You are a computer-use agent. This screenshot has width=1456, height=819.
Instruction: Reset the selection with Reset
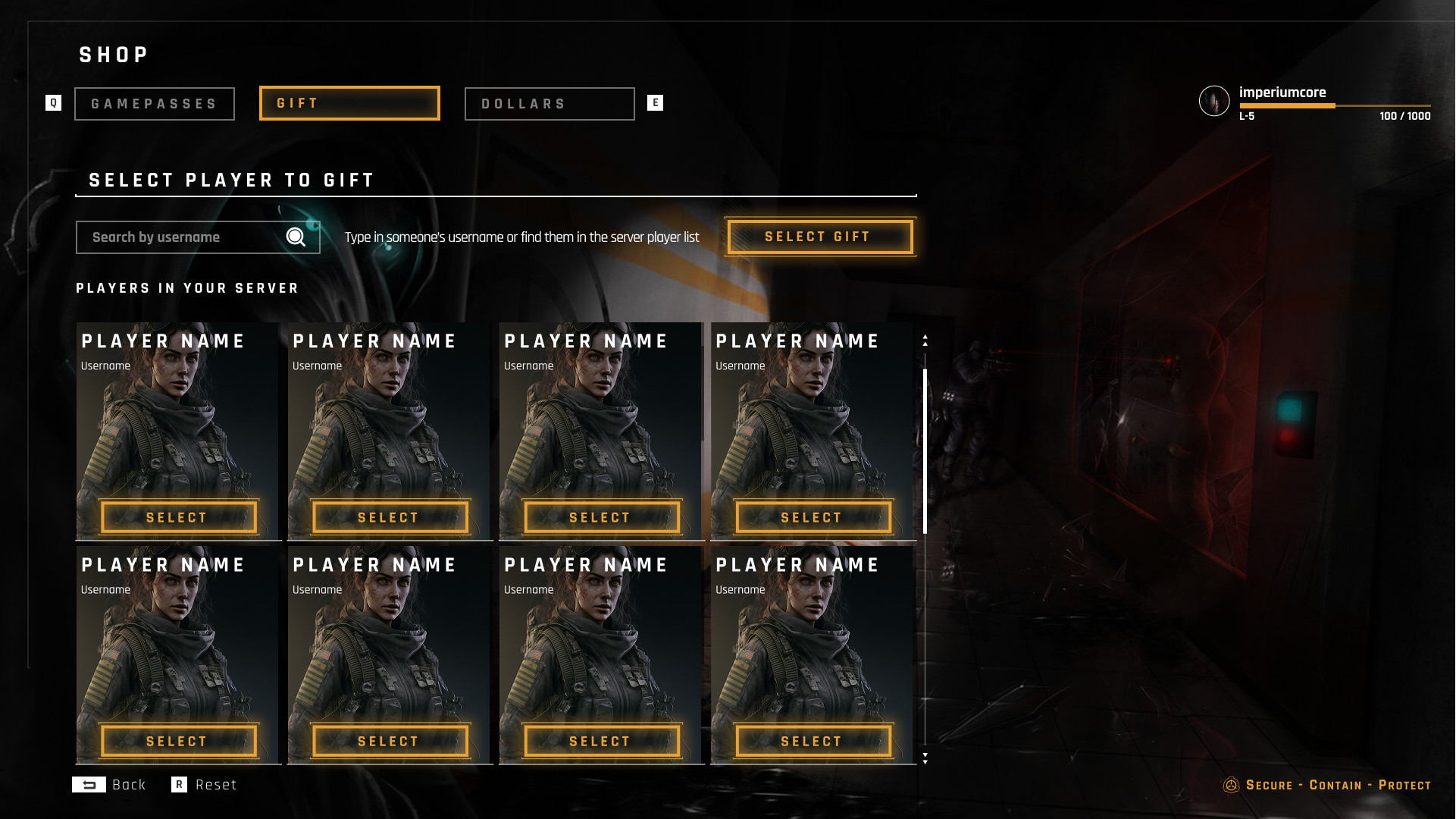(x=205, y=785)
